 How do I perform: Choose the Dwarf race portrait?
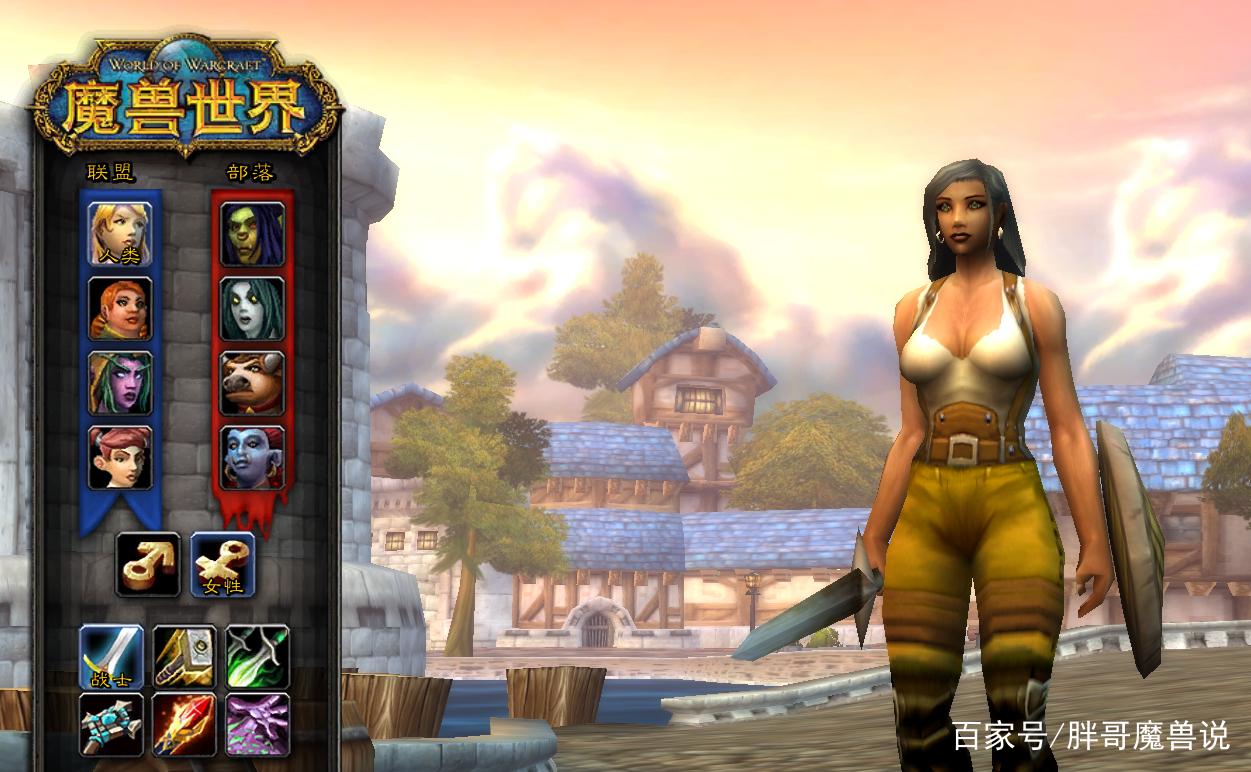click(120, 309)
